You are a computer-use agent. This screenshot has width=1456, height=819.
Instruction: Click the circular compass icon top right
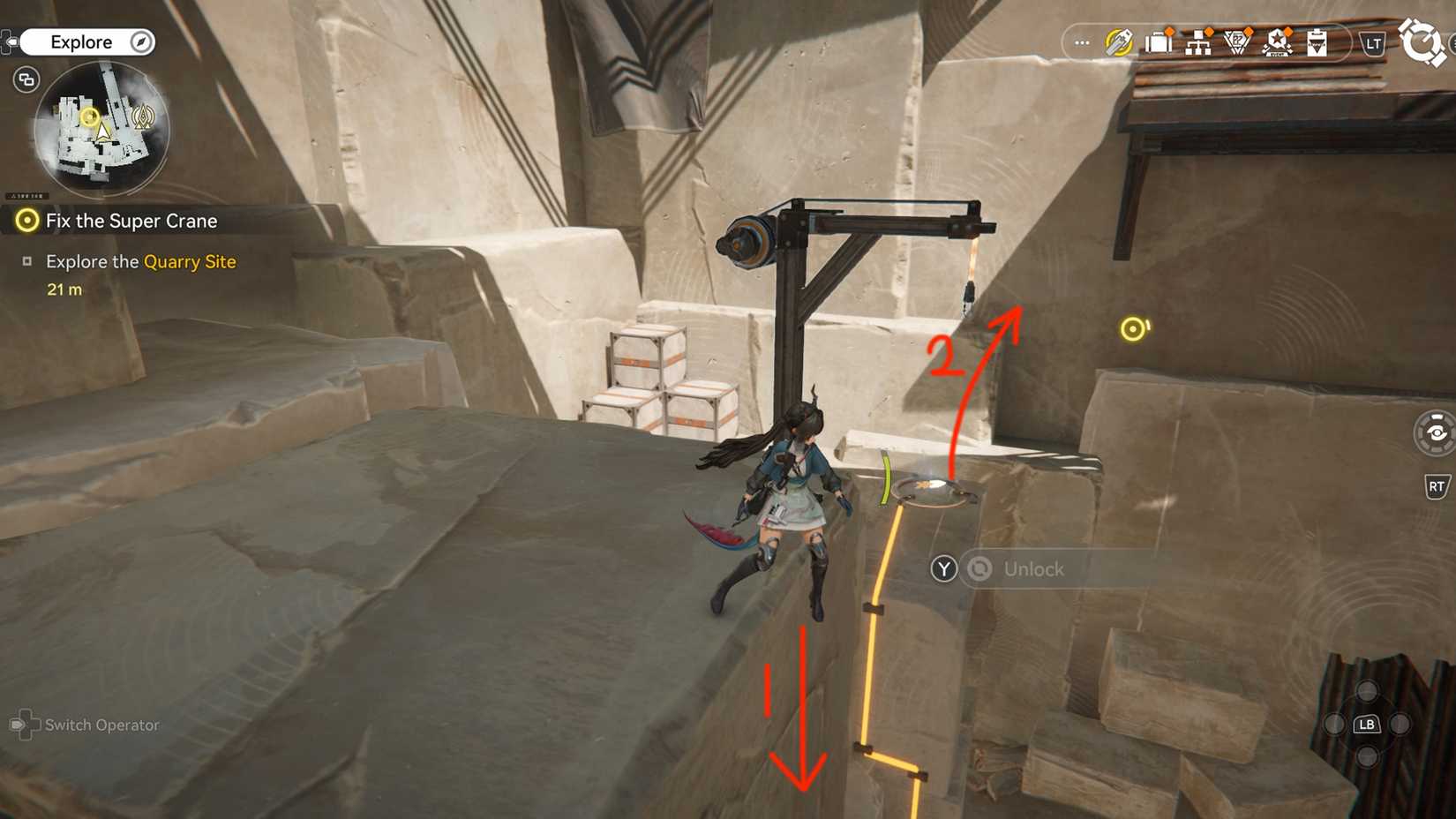click(1422, 40)
